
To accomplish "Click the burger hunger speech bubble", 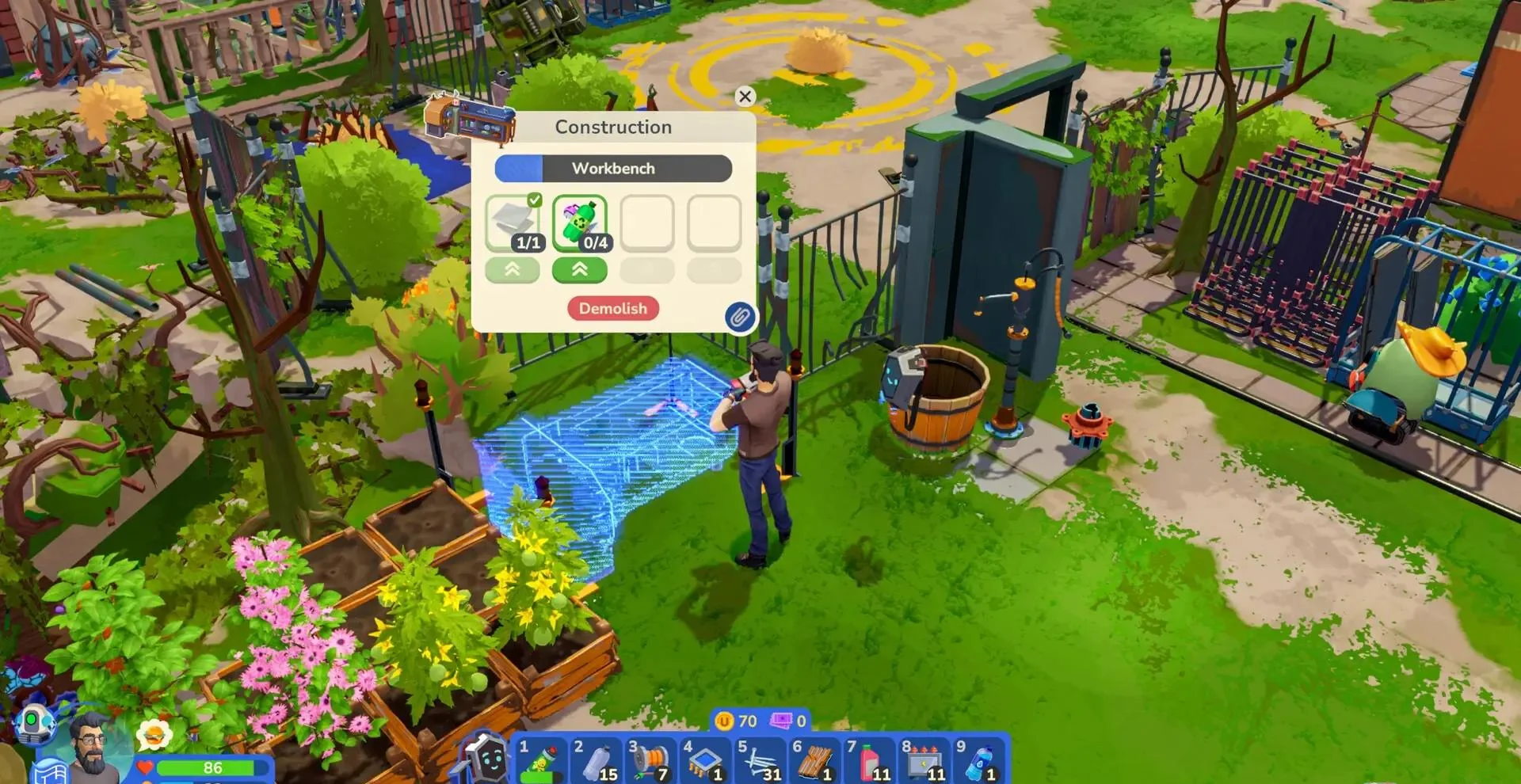I will click(x=154, y=735).
